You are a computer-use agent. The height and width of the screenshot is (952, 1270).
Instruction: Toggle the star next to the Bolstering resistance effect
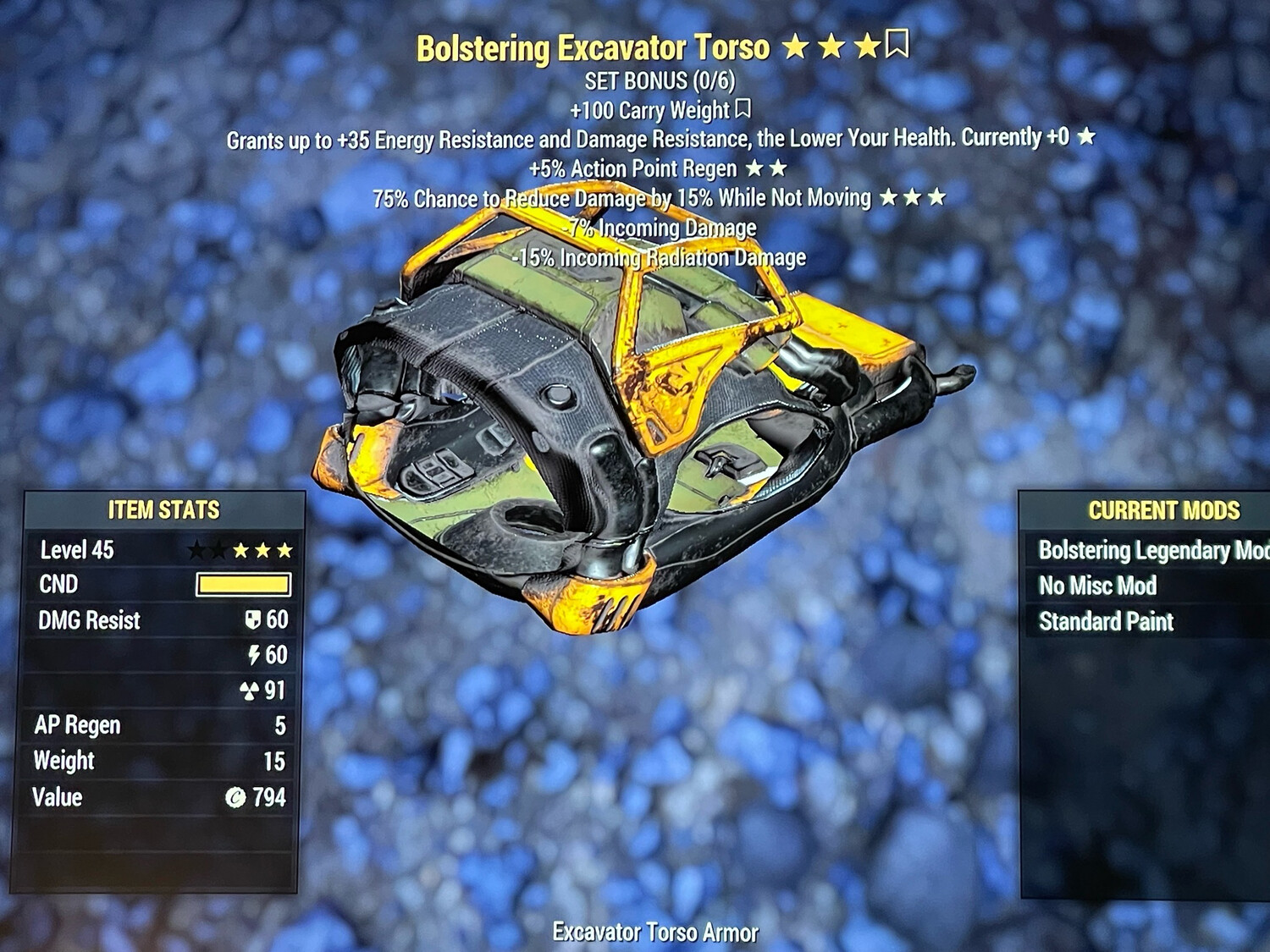[1085, 137]
